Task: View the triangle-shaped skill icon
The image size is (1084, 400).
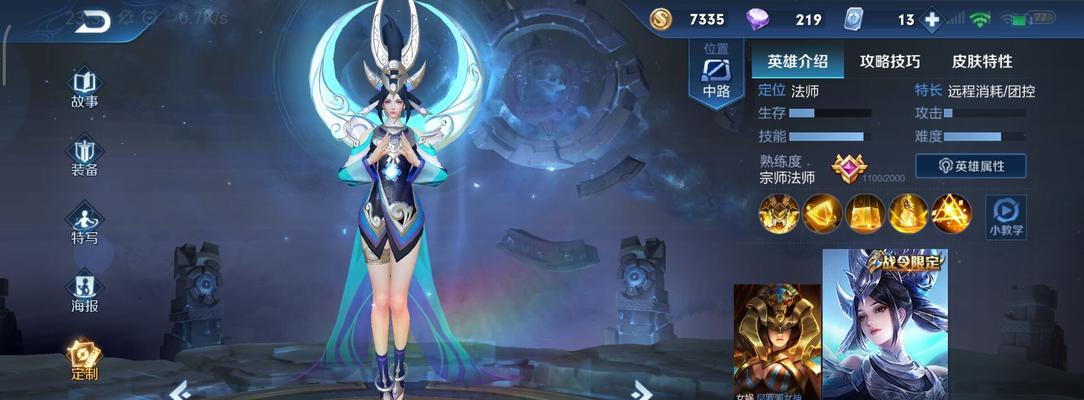Action: coord(951,213)
